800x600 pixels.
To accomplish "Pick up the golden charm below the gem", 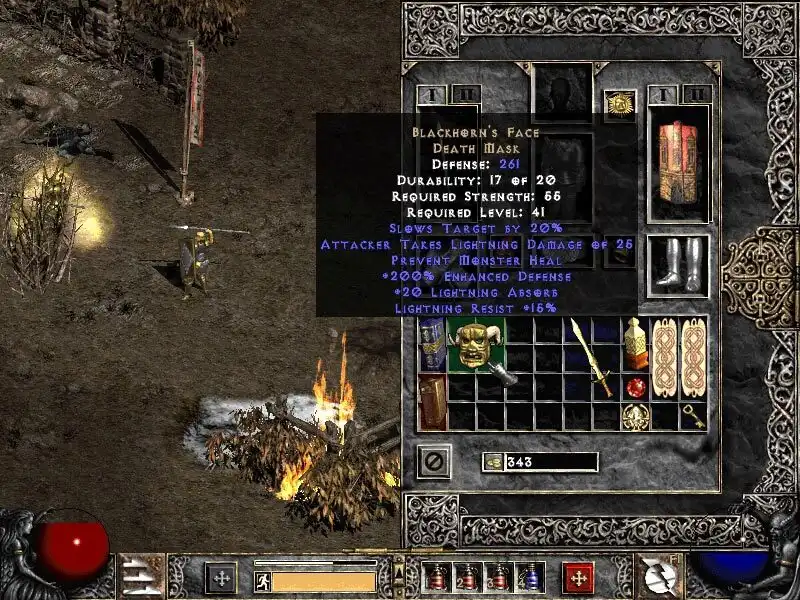I will (634, 416).
